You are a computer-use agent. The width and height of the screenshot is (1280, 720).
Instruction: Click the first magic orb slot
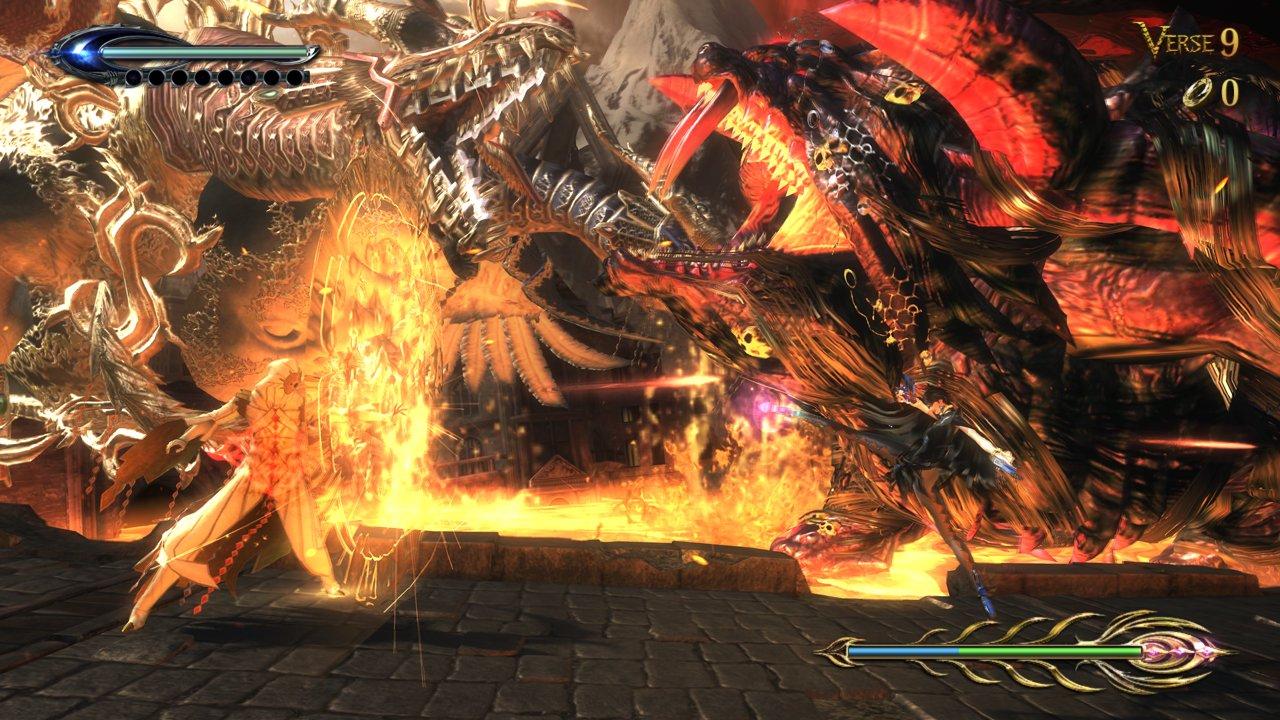tap(133, 77)
